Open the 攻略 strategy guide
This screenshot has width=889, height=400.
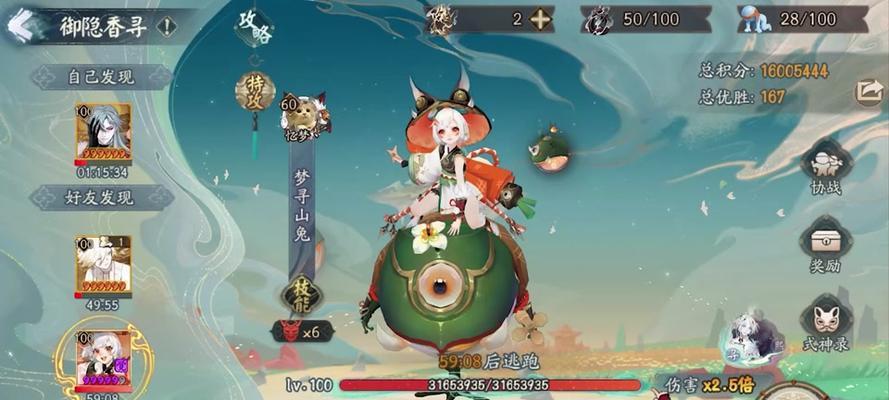click(x=254, y=26)
